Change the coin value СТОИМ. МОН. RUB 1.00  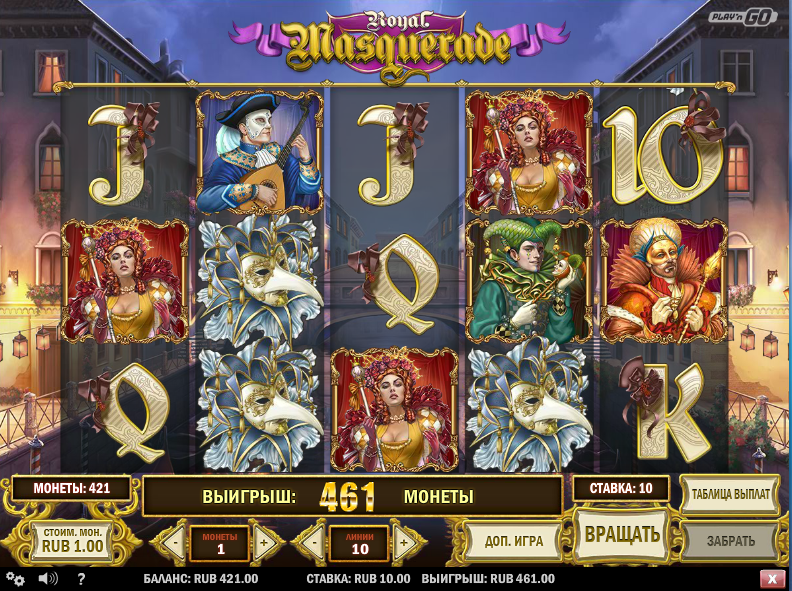(x=71, y=541)
